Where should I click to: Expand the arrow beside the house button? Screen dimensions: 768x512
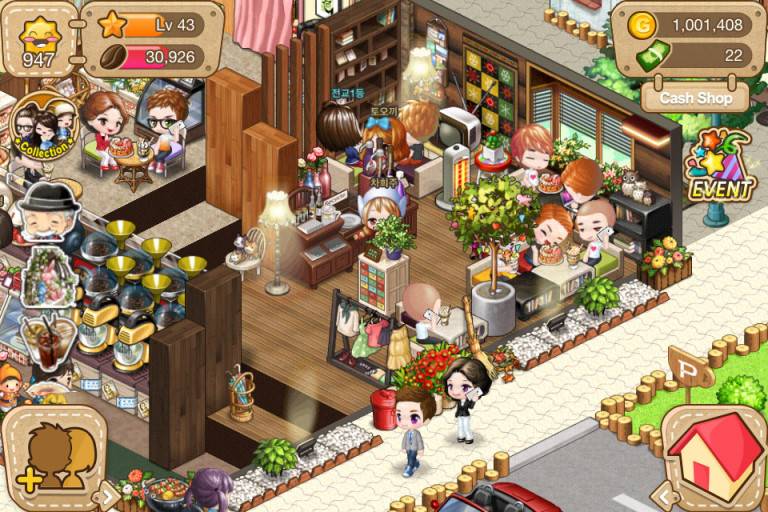(x=661, y=493)
